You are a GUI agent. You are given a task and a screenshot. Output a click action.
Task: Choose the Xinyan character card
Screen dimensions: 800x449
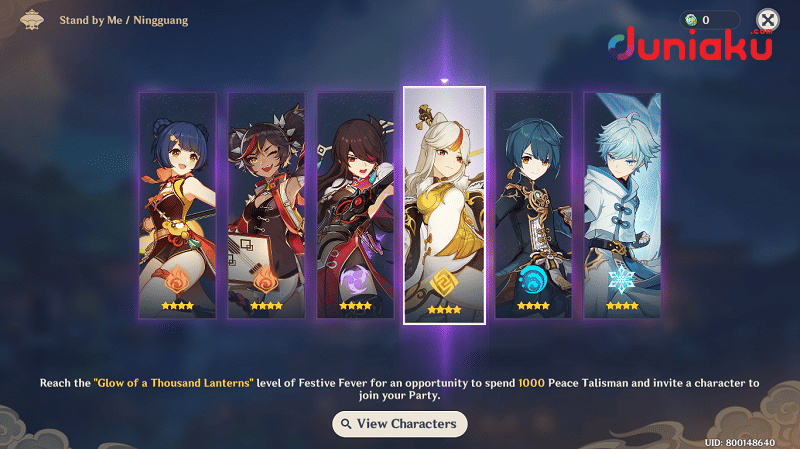click(265, 205)
